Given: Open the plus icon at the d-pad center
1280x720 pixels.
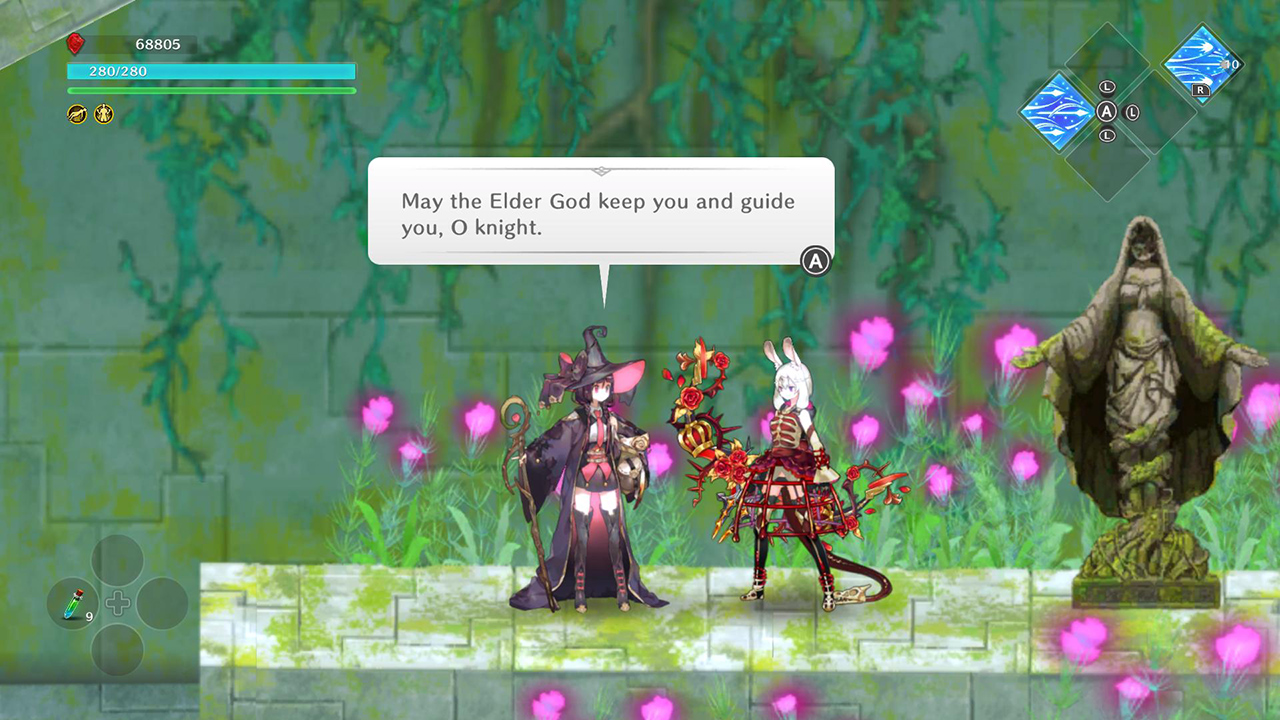Looking at the screenshot, I should (x=118, y=602).
